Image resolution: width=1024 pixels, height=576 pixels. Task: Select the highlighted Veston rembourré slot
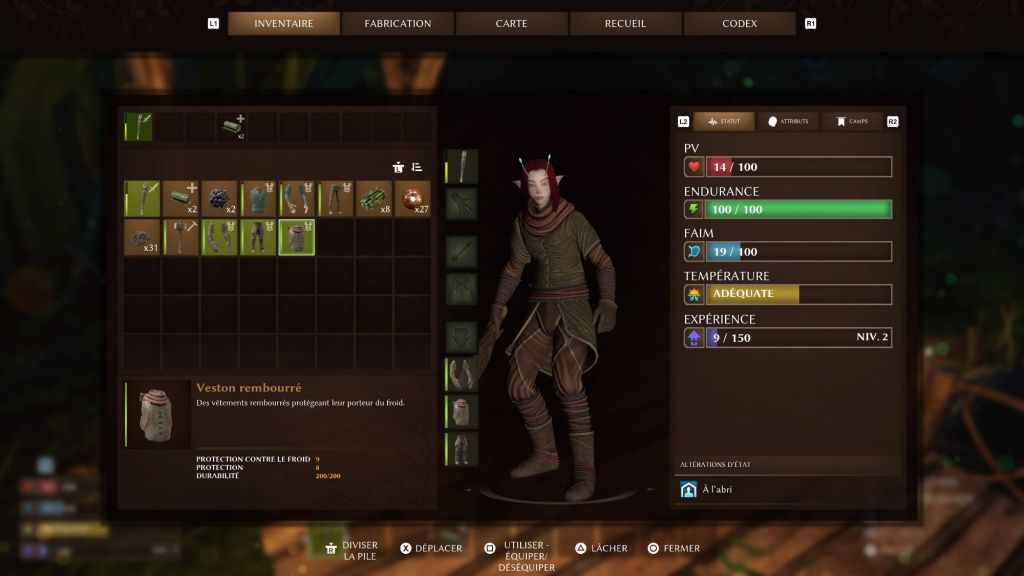297,237
